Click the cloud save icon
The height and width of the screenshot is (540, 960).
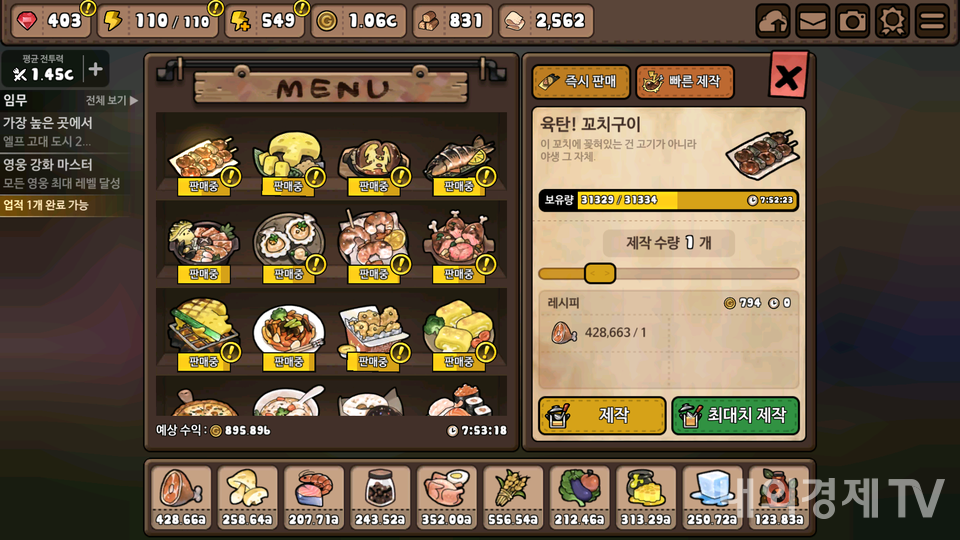tap(772, 21)
